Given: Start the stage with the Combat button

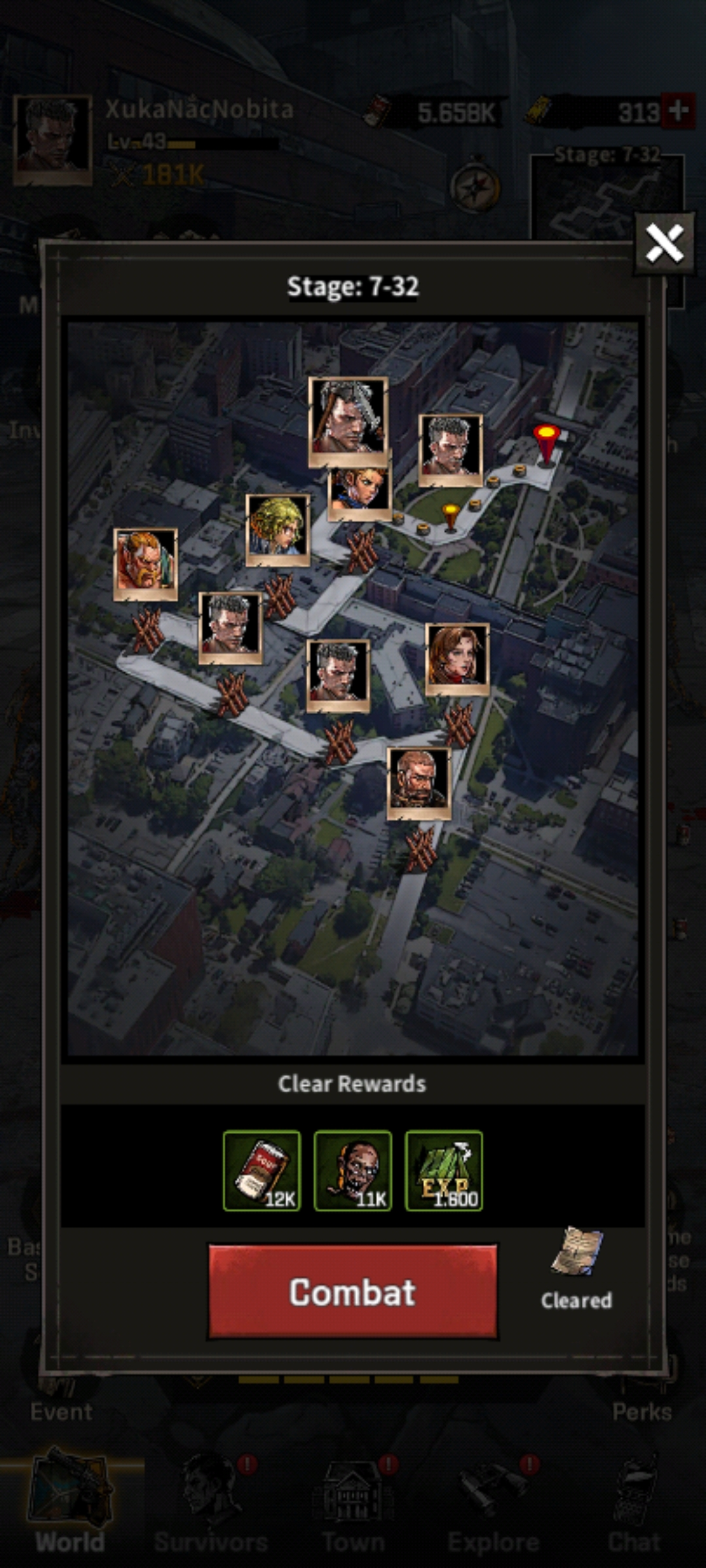Looking at the screenshot, I should tap(352, 1292).
